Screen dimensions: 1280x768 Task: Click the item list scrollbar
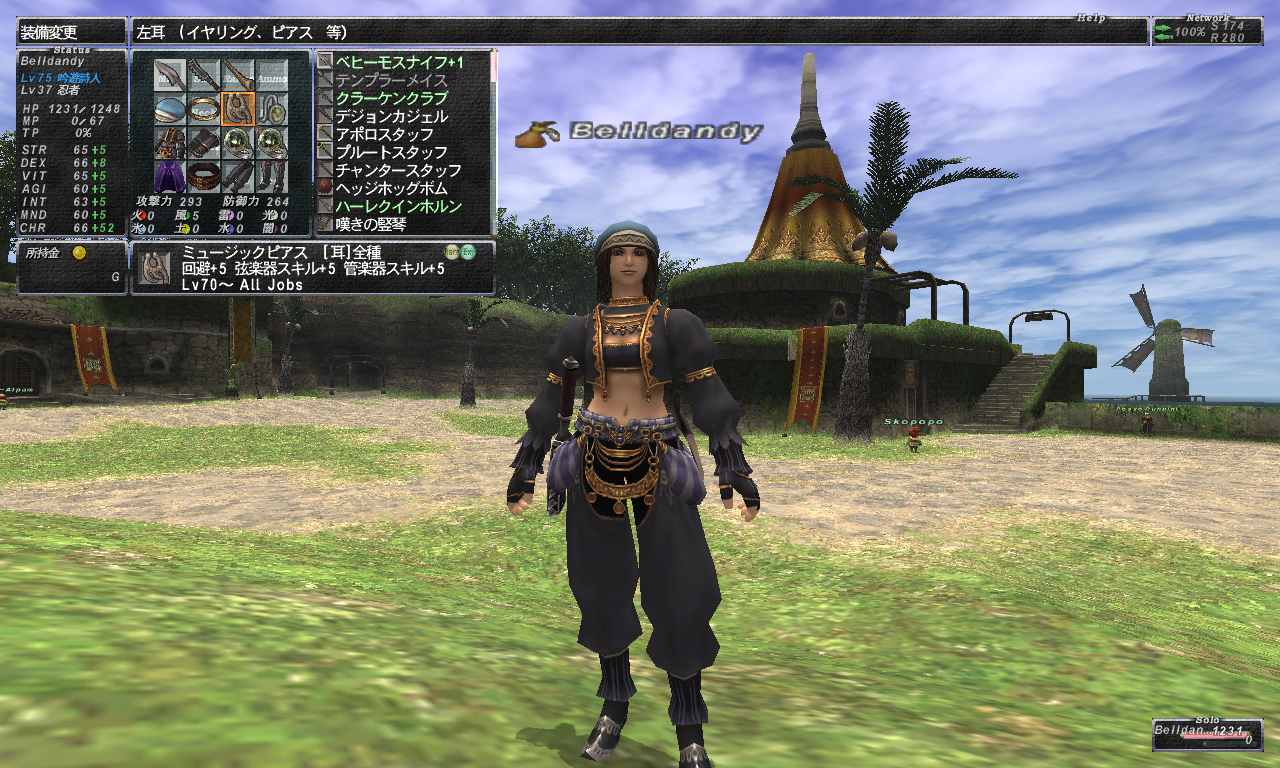[x=493, y=140]
